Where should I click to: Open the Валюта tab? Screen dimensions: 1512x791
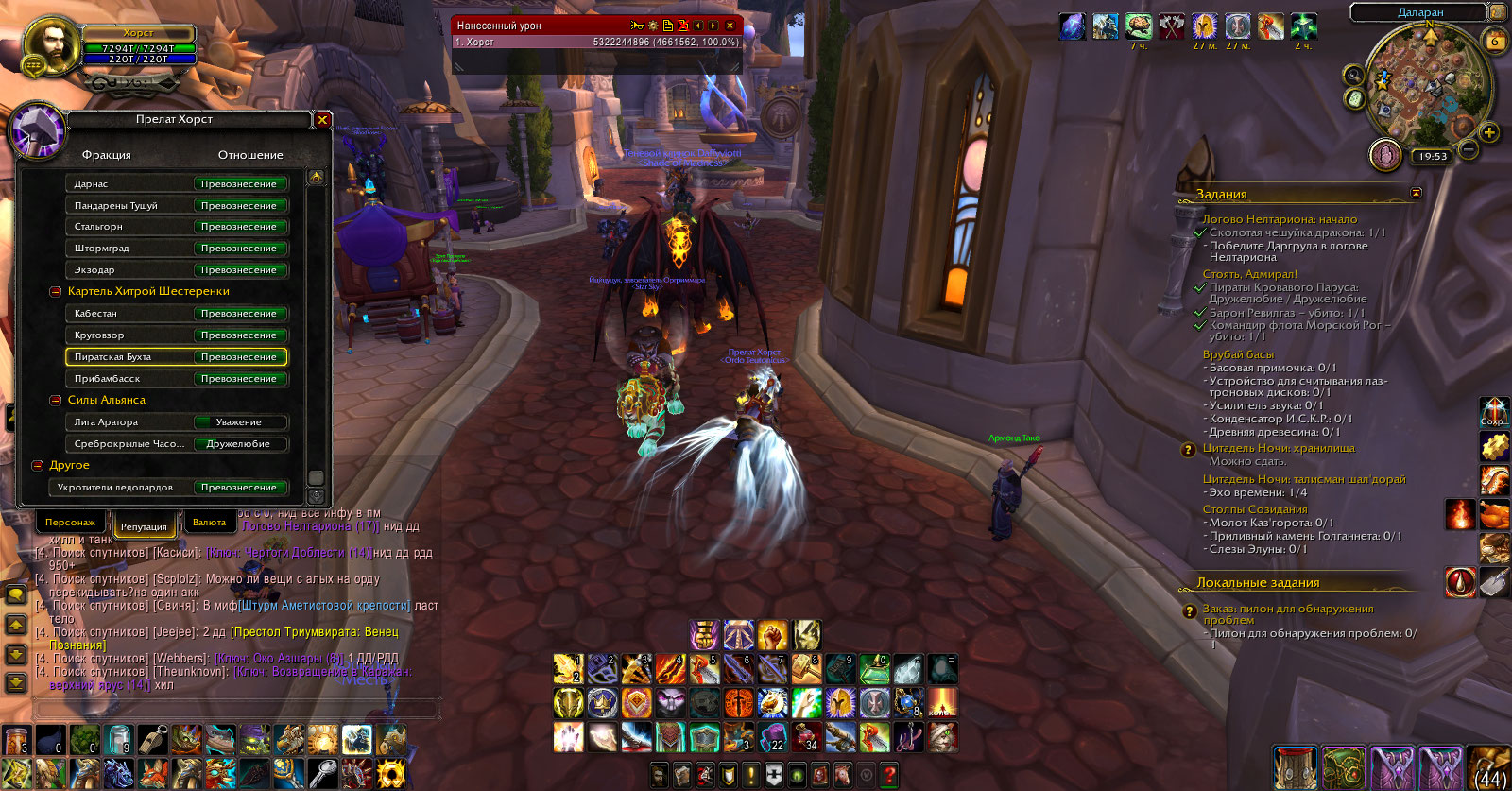point(209,522)
